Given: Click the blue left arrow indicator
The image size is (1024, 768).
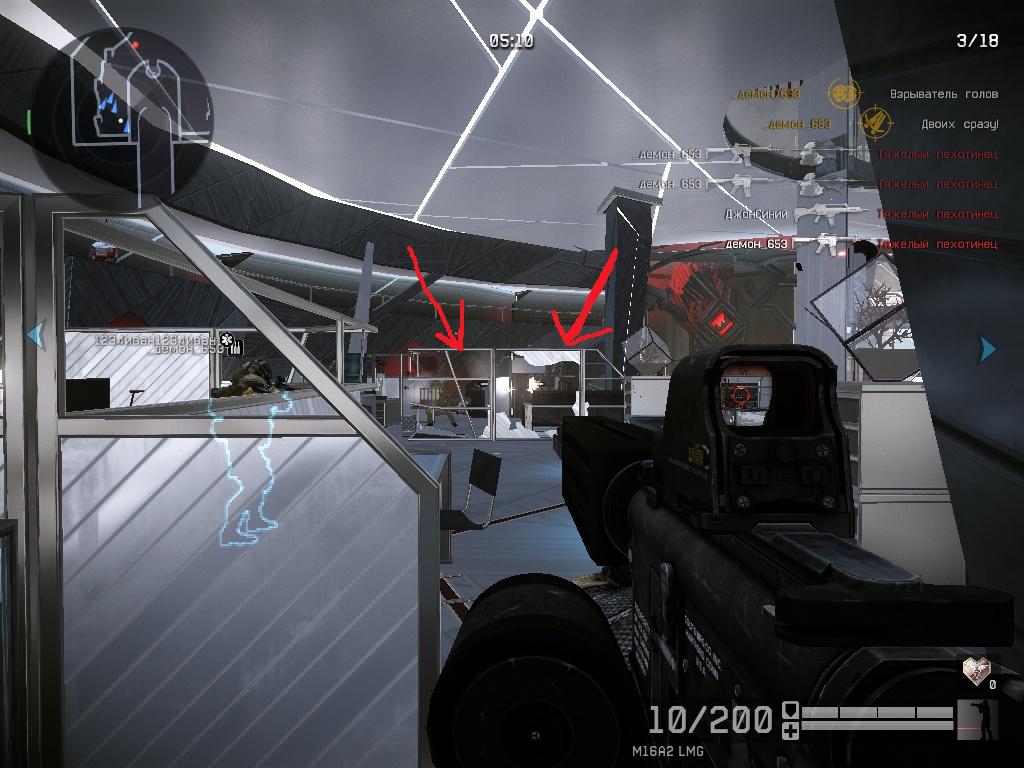Looking at the screenshot, I should [x=36, y=334].
